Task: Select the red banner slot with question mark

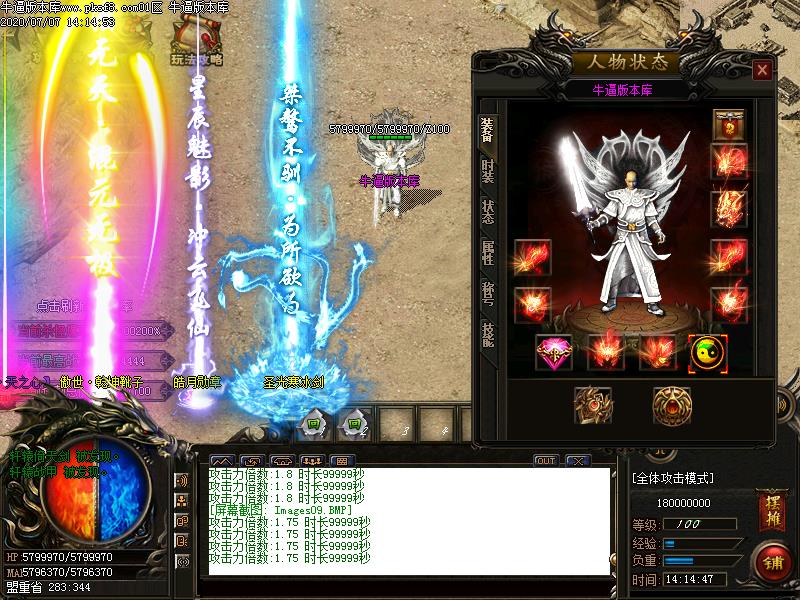Action: click(729, 126)
